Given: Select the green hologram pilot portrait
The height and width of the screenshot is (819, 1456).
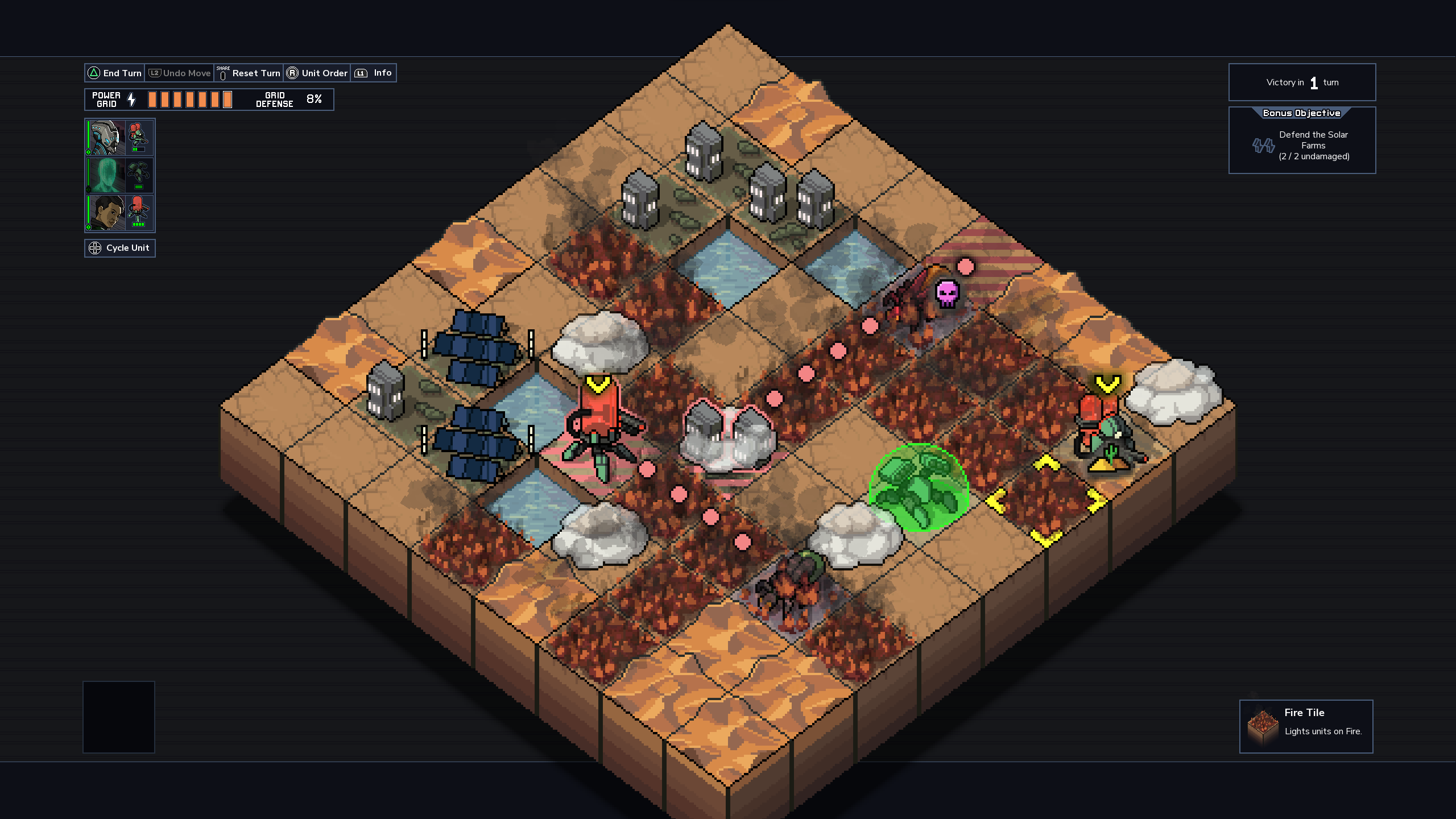Looking at the screenshot, I should click(x=106, y=176).
